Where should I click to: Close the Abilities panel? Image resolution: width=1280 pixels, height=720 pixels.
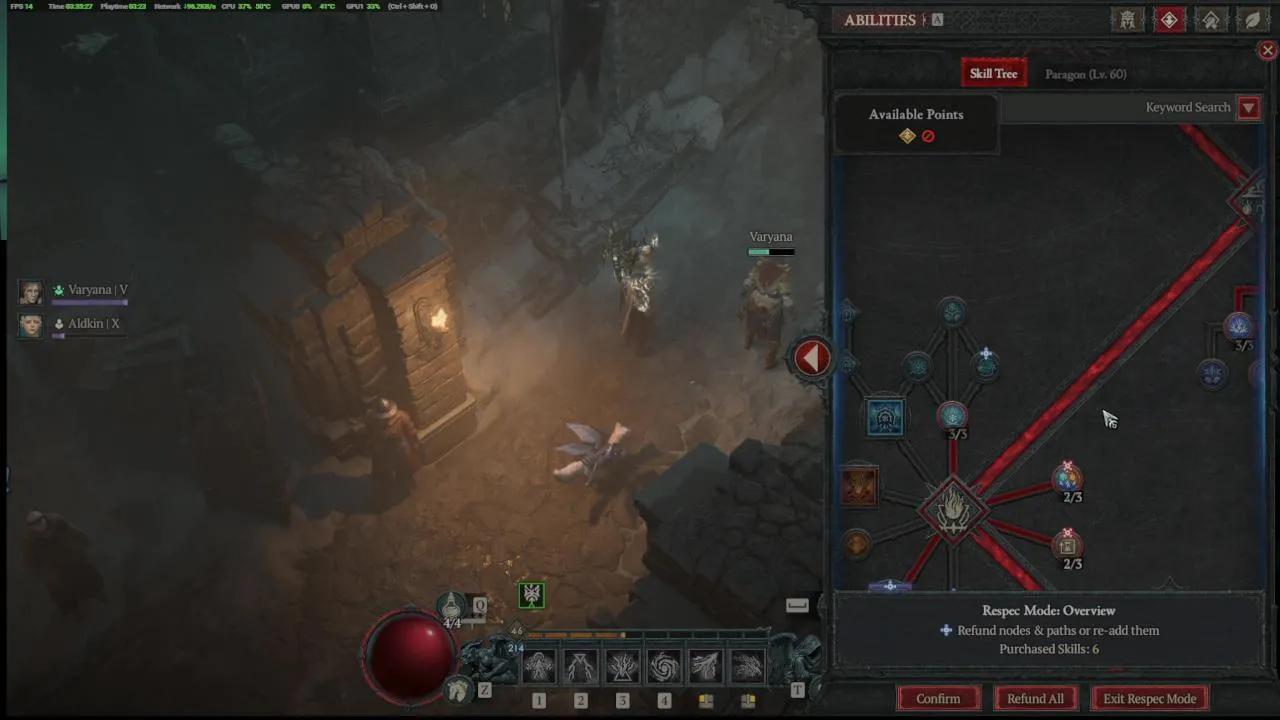click(1267, 50)
